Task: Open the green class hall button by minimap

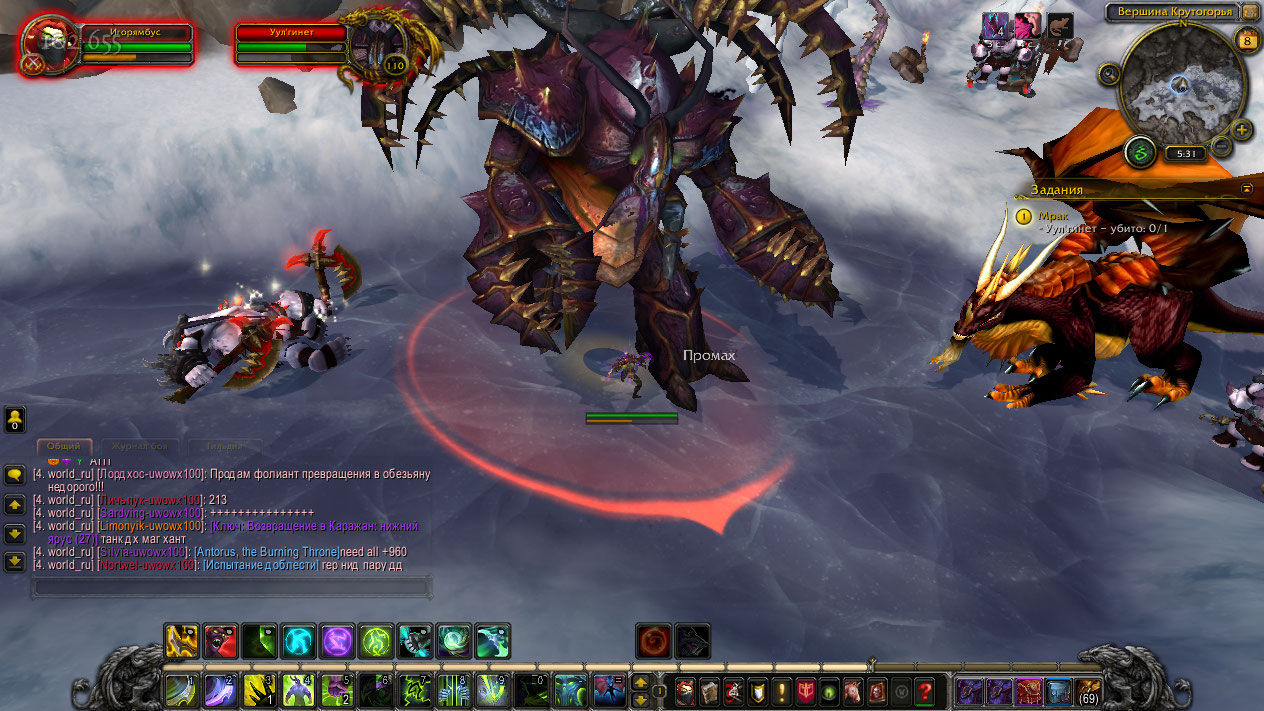Action: click(1139, 153)
